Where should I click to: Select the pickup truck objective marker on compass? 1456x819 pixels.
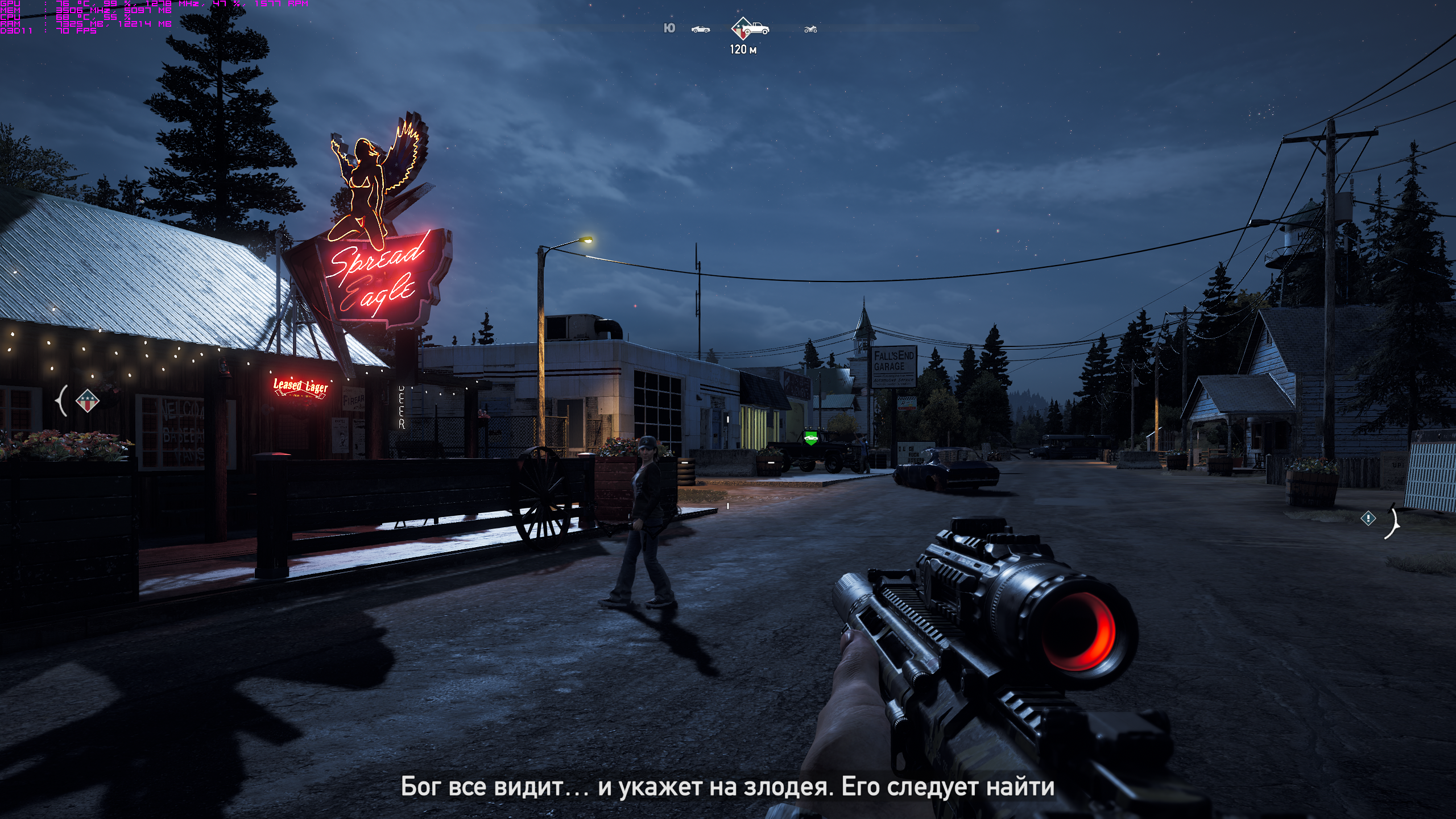750,28
